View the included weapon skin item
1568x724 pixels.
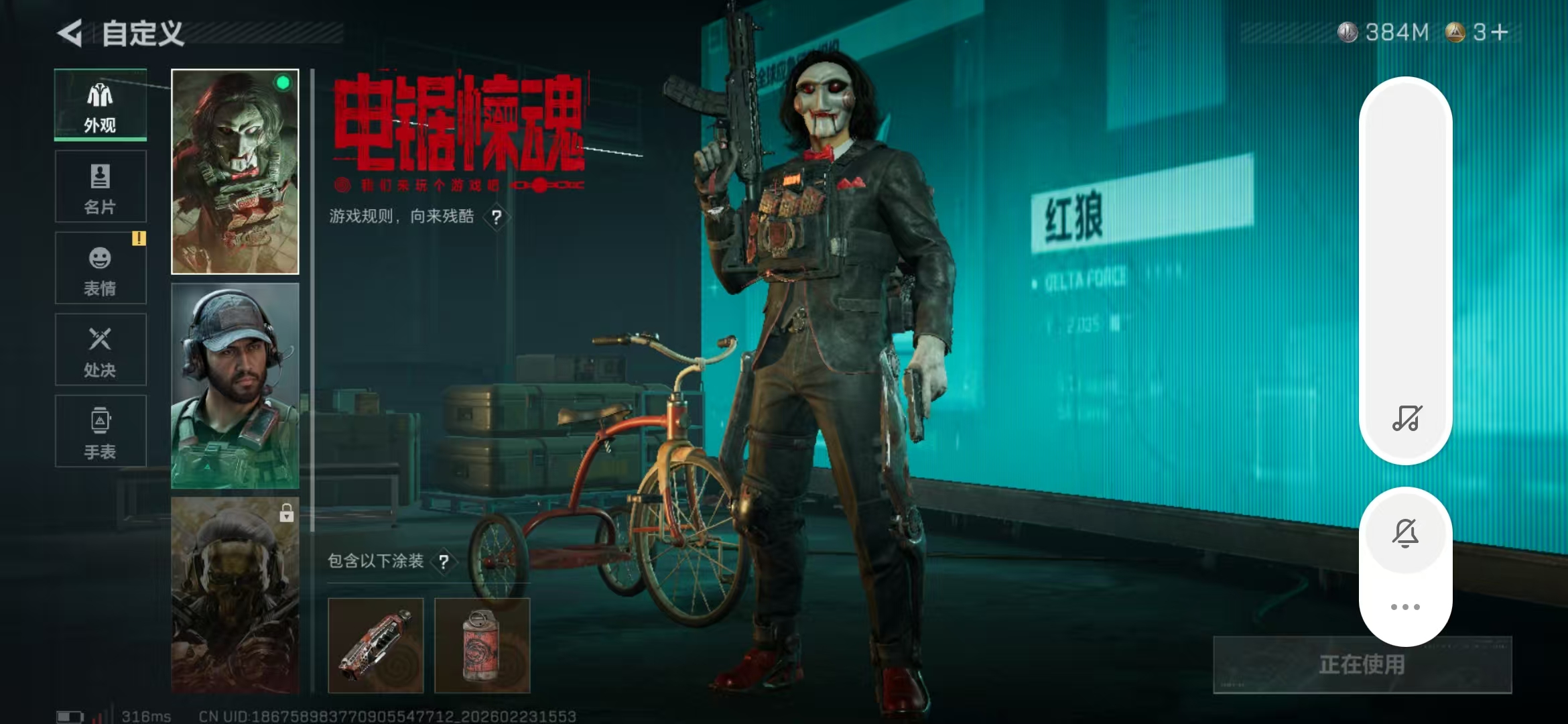[x=376, y=645]
